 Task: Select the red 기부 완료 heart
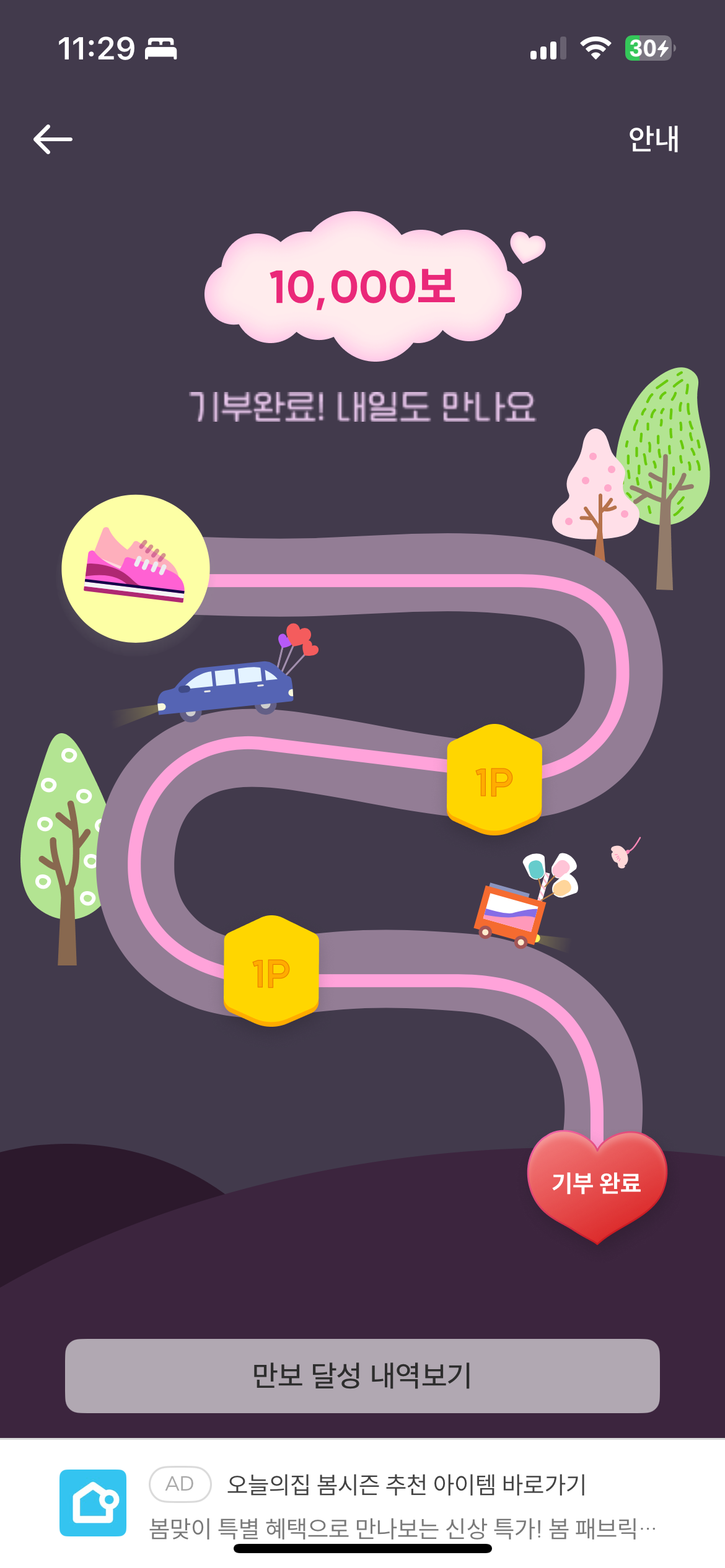[x=597, y=1183]
